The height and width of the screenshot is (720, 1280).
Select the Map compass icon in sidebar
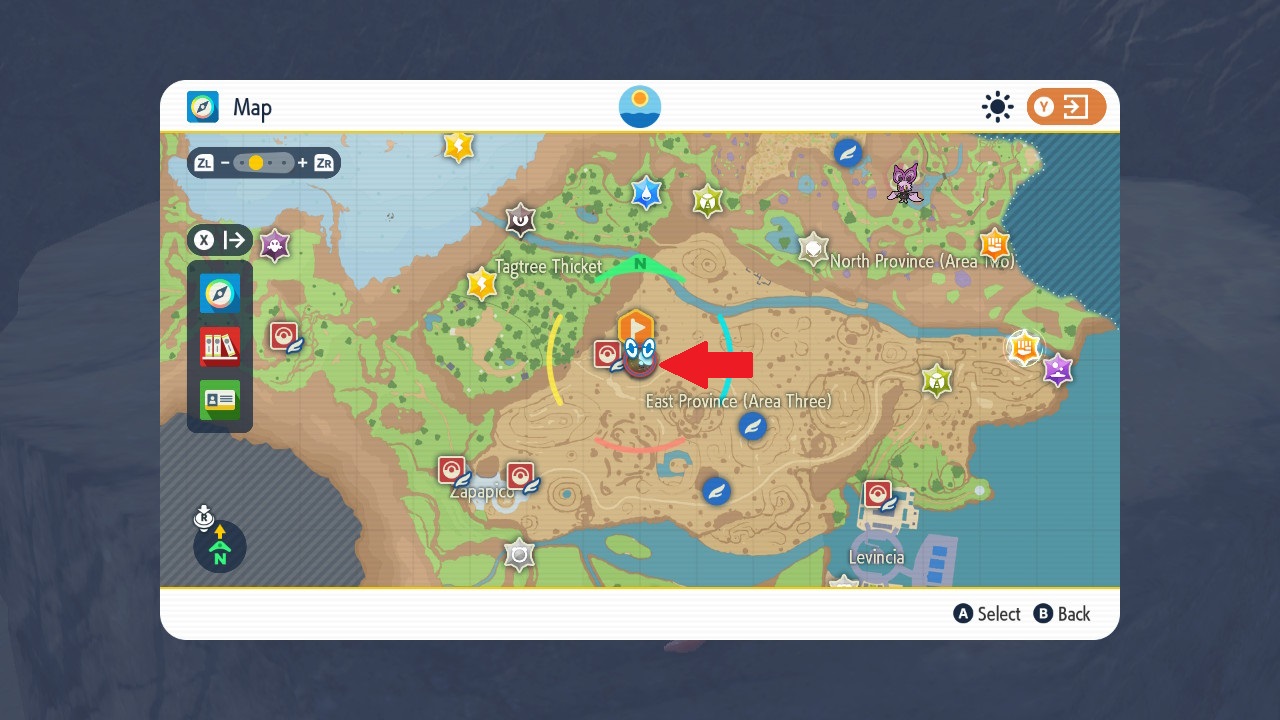(x=219, y=293)
